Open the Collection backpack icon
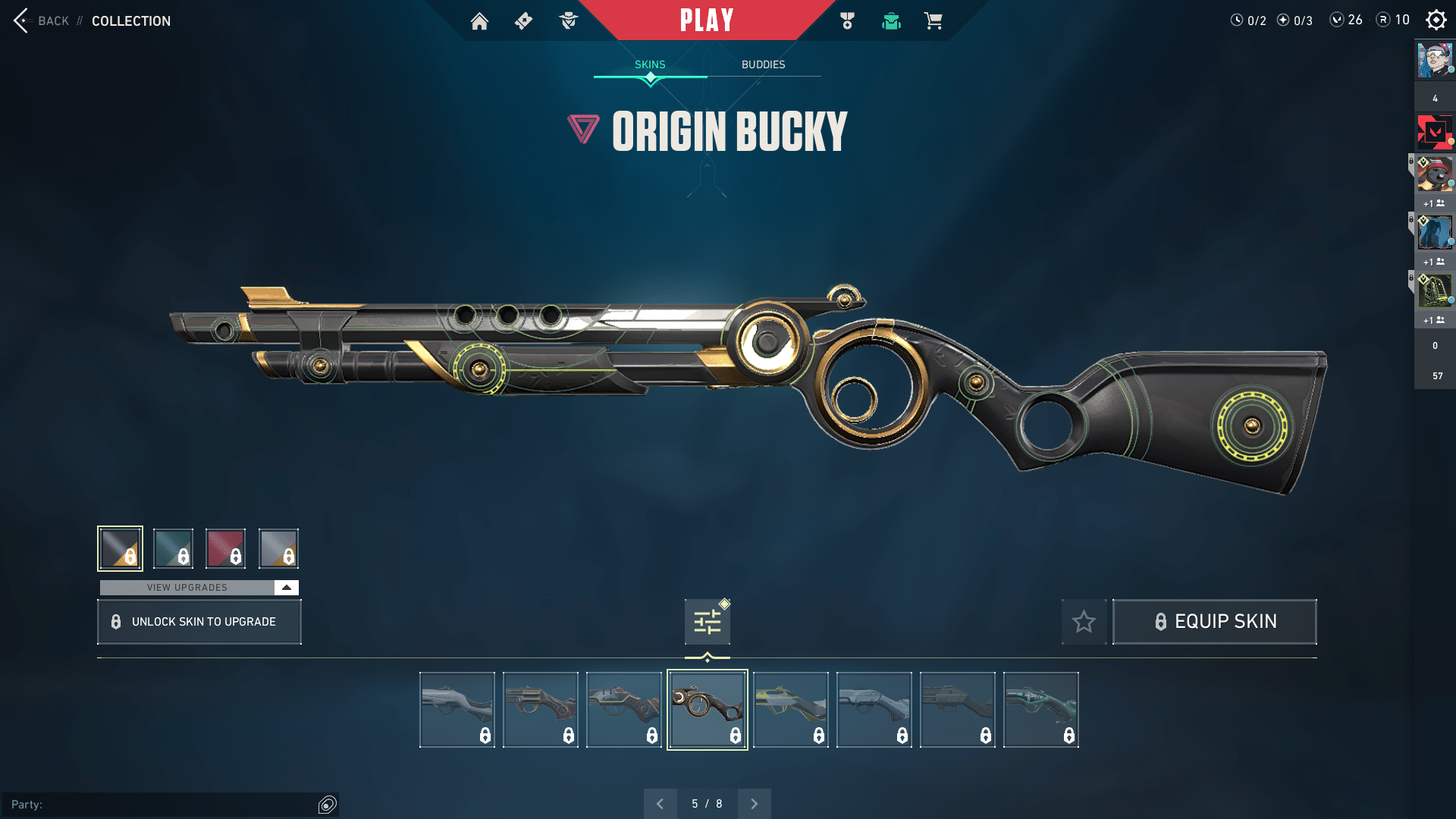The height and width of the screenshot is (819, 1456). coord(891,21)
